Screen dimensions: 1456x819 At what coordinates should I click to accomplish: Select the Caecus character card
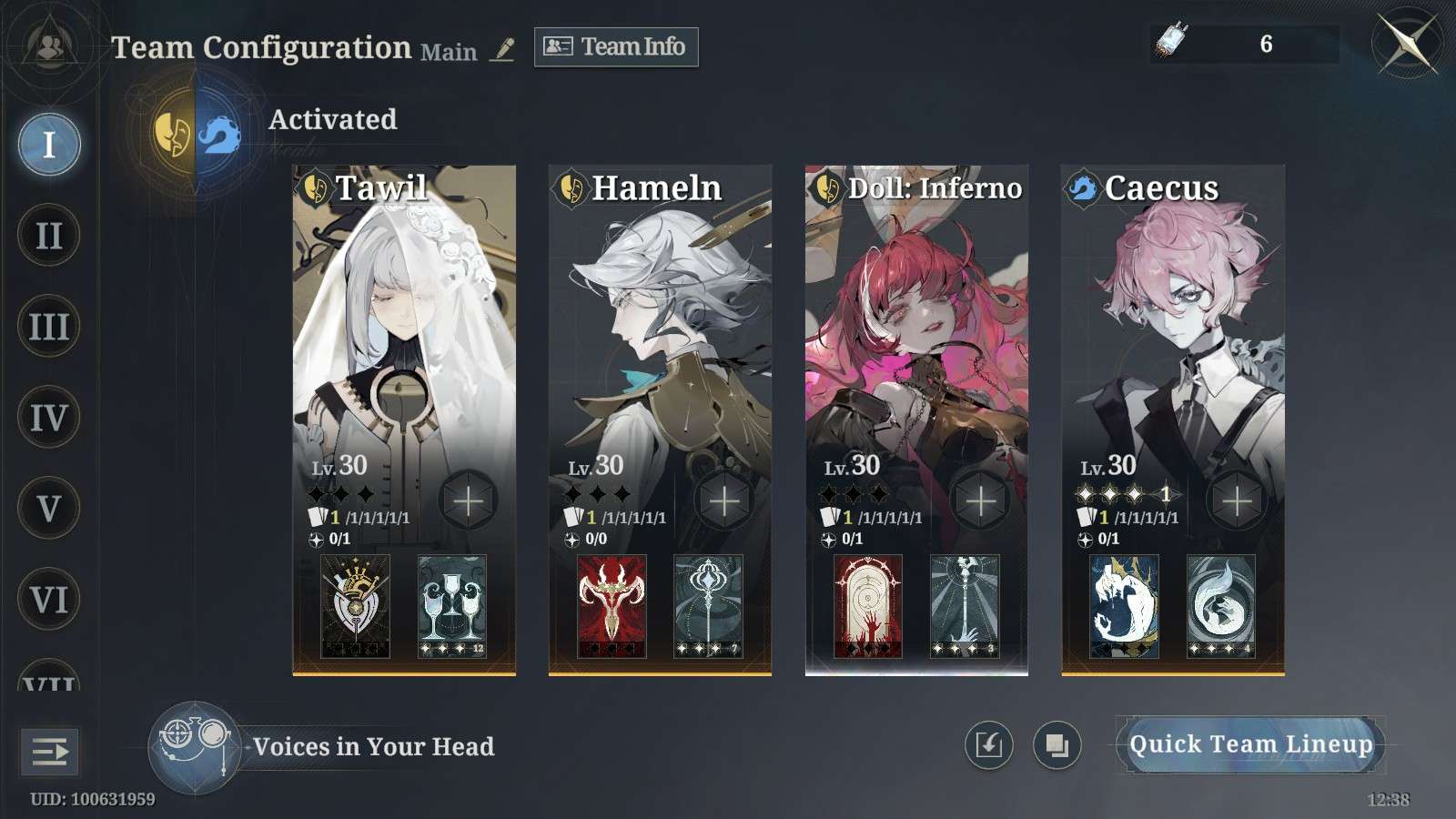[1173, 346]
